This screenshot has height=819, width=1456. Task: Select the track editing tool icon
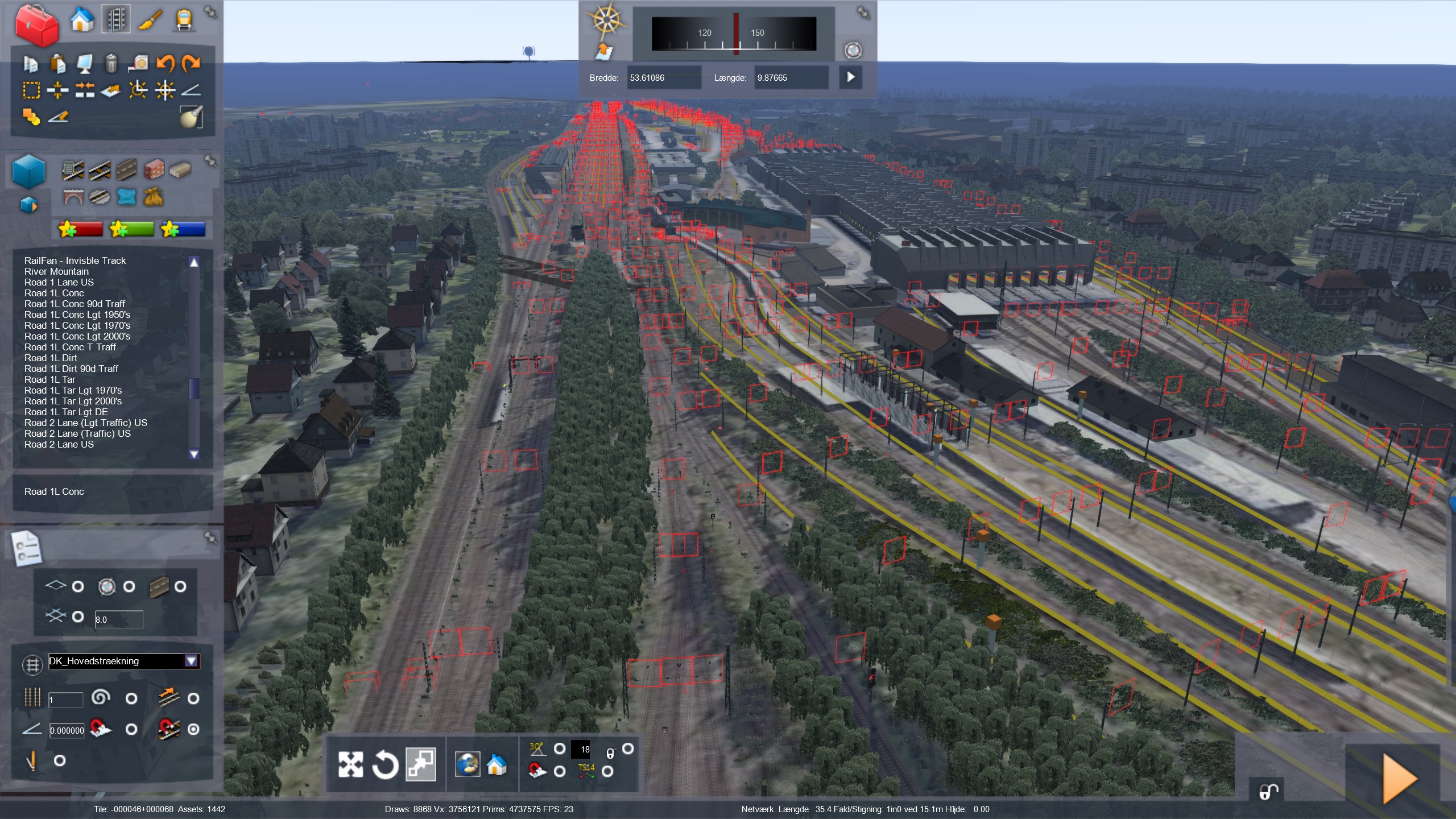point(116,20)
